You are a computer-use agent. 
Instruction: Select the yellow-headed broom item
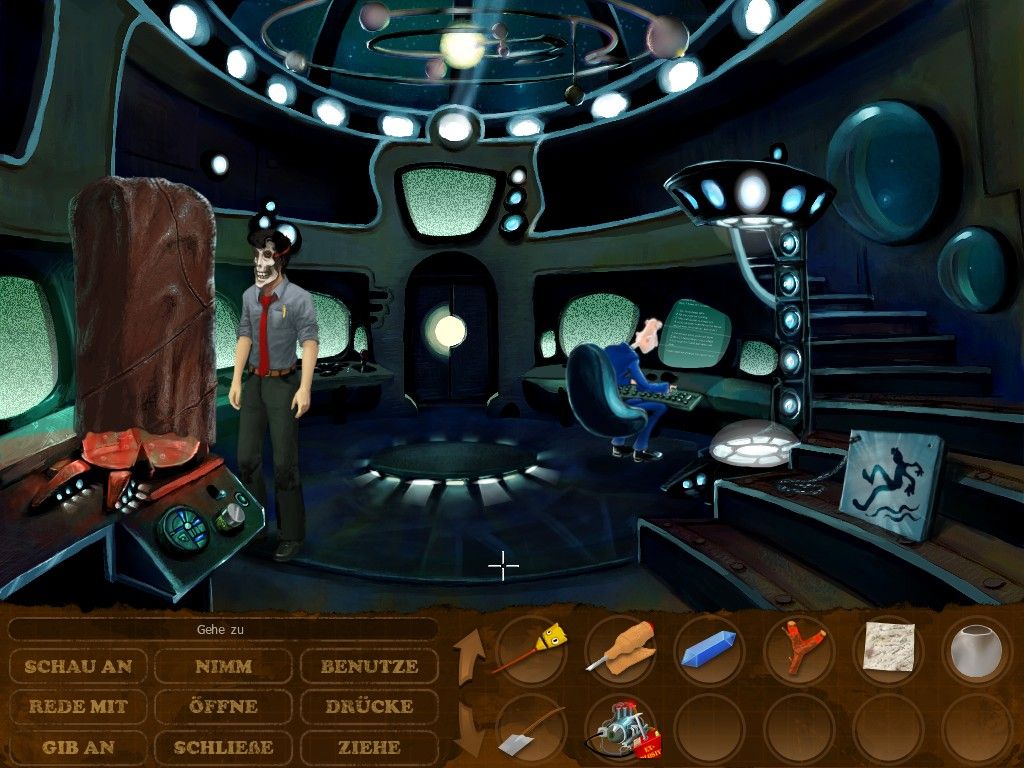(531, 649)
